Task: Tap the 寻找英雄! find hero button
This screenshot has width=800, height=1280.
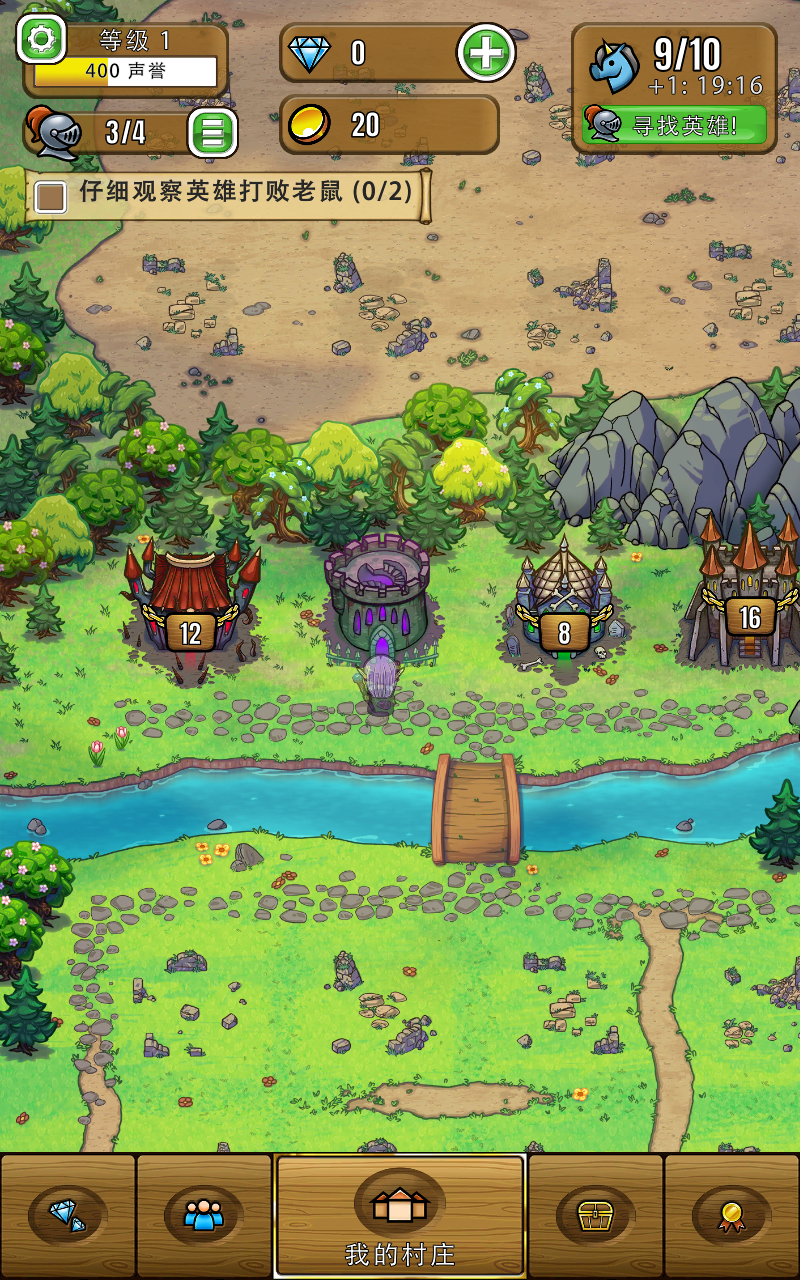Action: pos(675,126)
